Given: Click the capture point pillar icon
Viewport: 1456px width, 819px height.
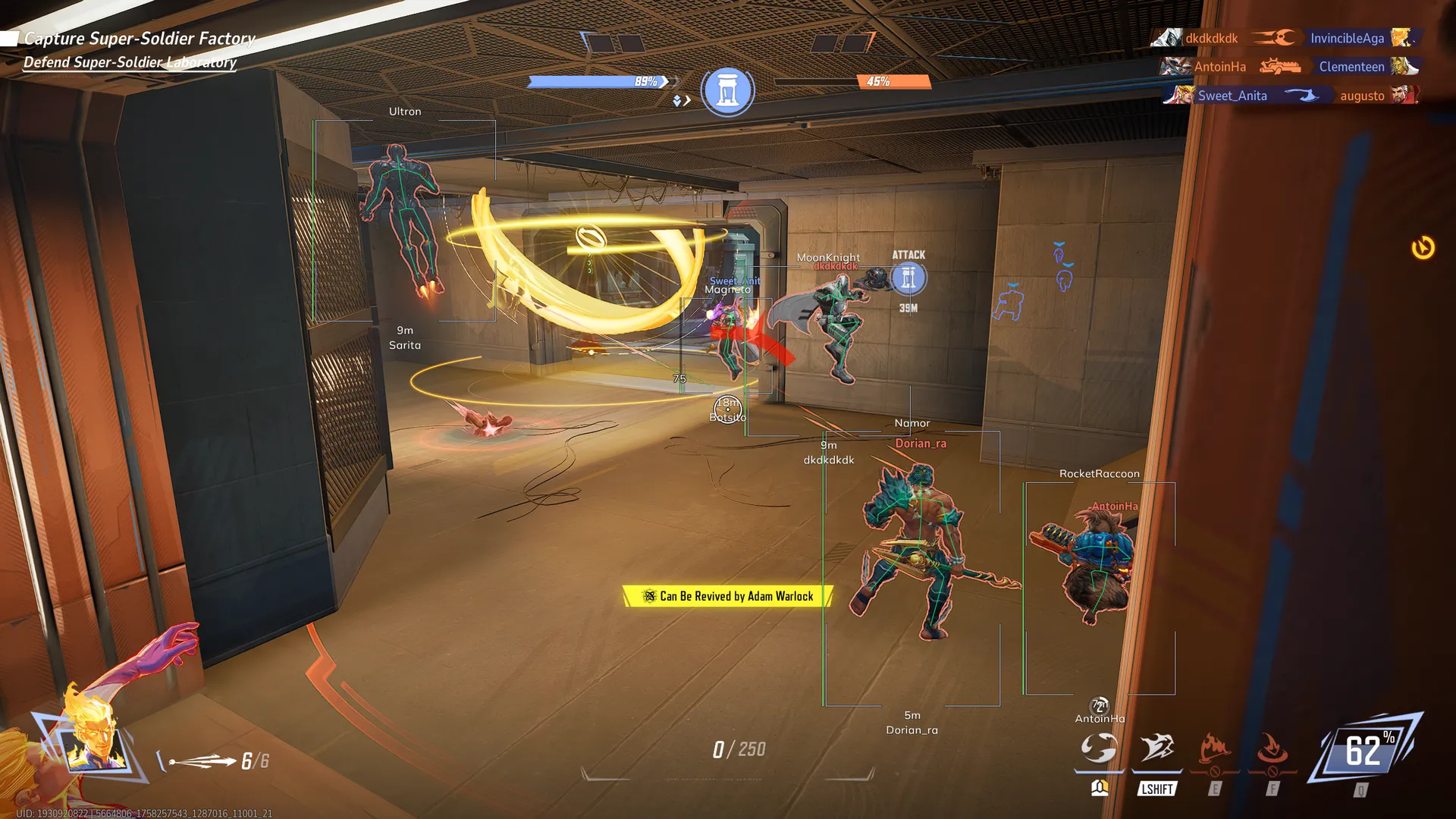Looking at the screenshot, I should 727,90.
